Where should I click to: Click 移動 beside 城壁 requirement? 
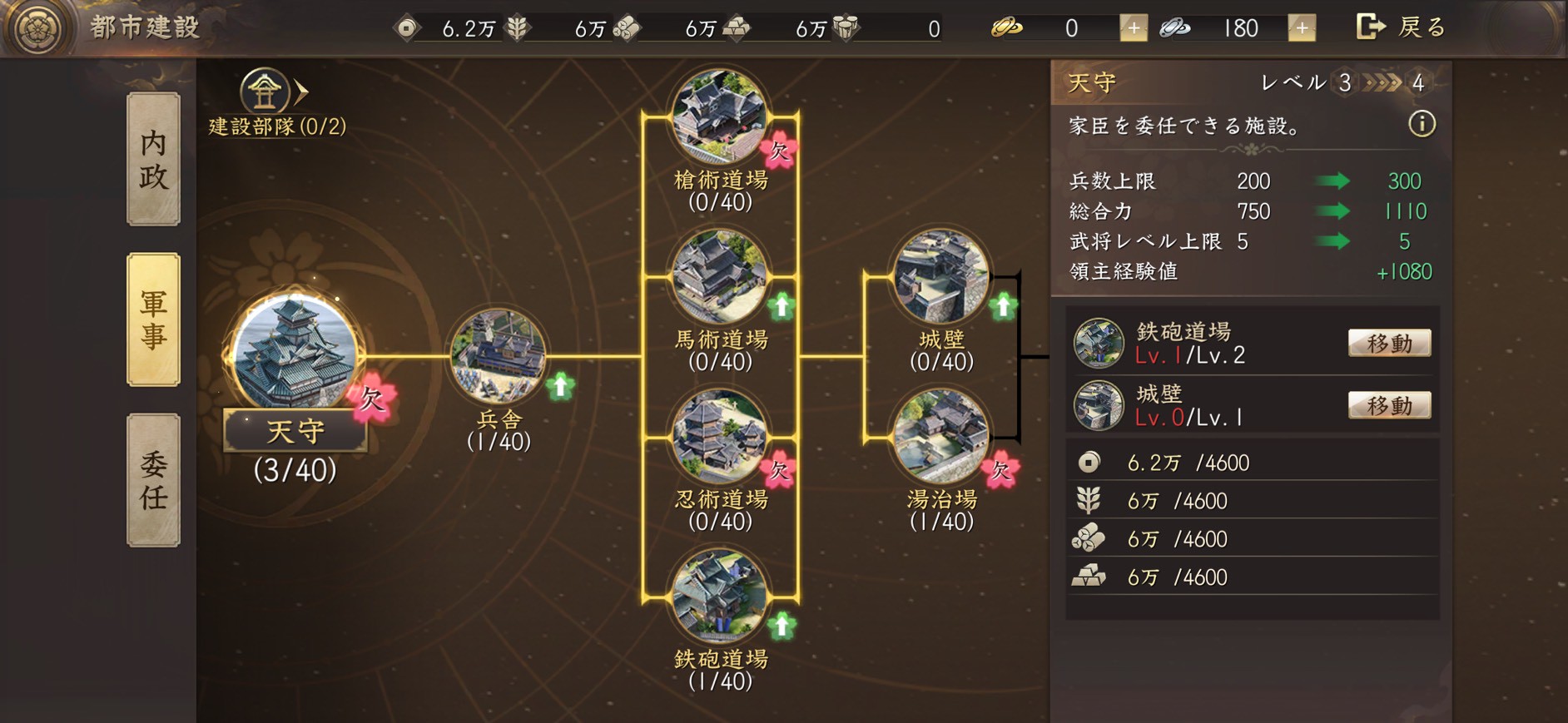pyautogui.click(x=1388, y=405)
